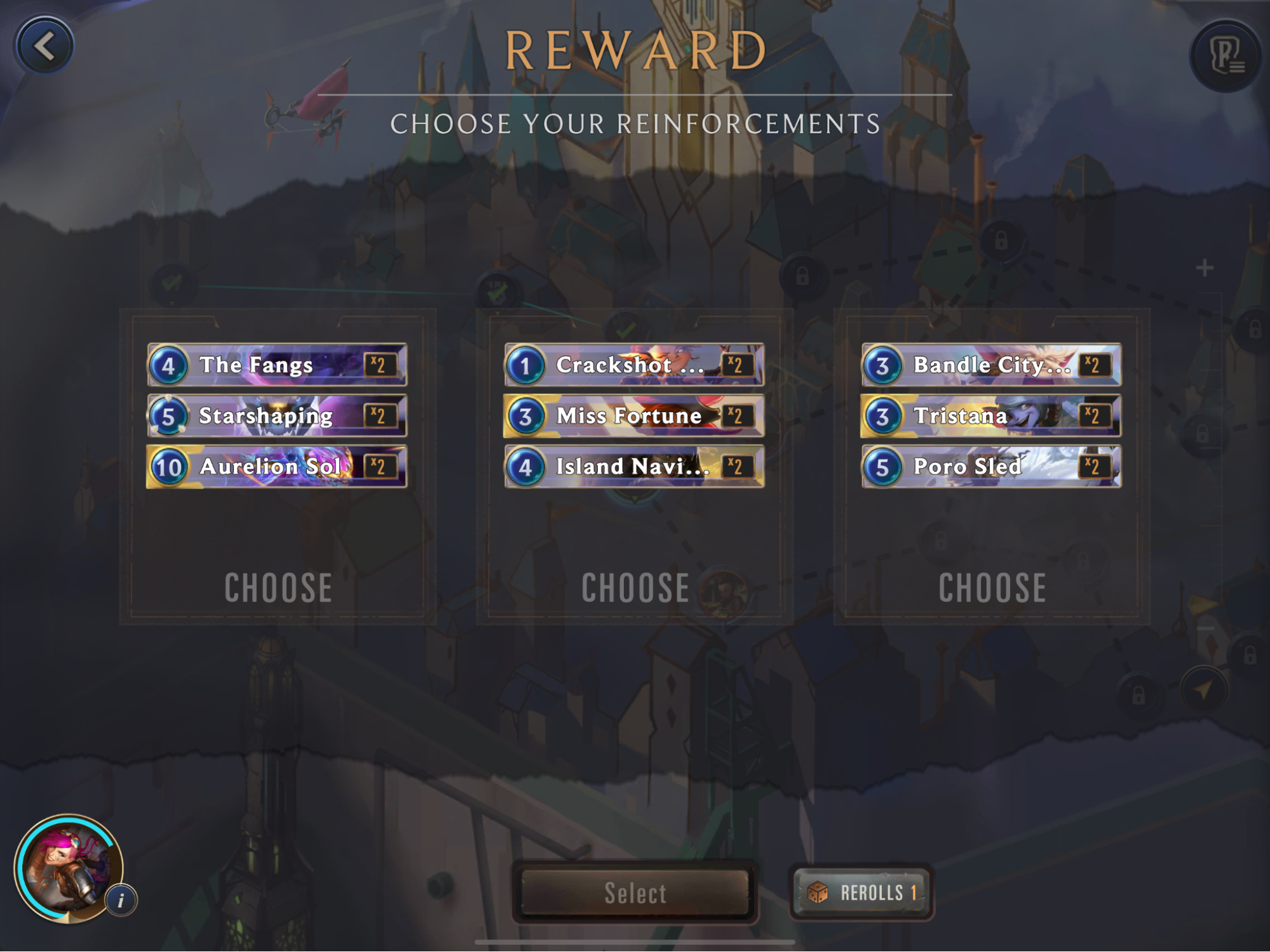Choose the Aurelion Sol card
Screen dimensions: 1270x952
(277, 467)
